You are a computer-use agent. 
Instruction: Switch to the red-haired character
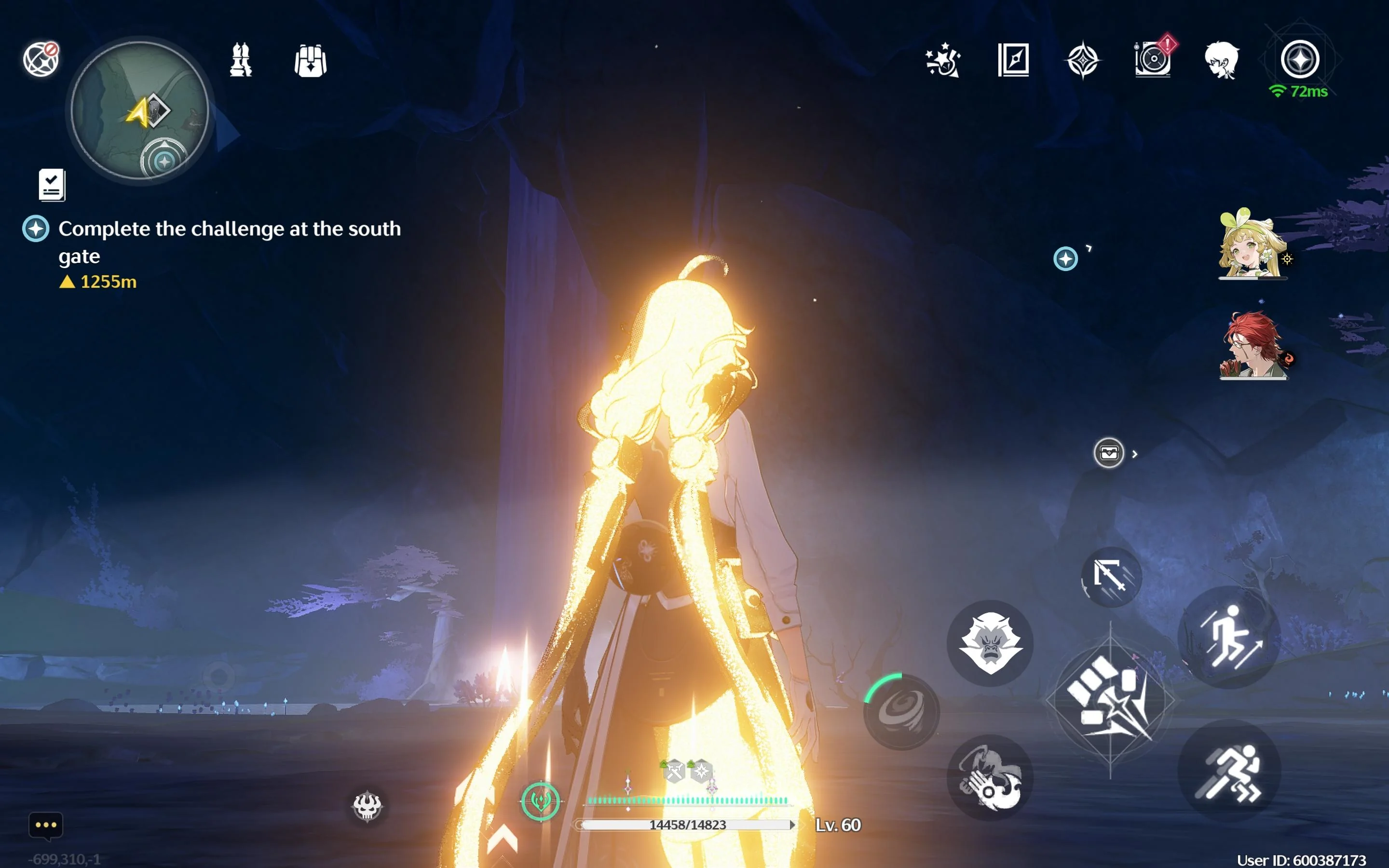click(1253, 346)
